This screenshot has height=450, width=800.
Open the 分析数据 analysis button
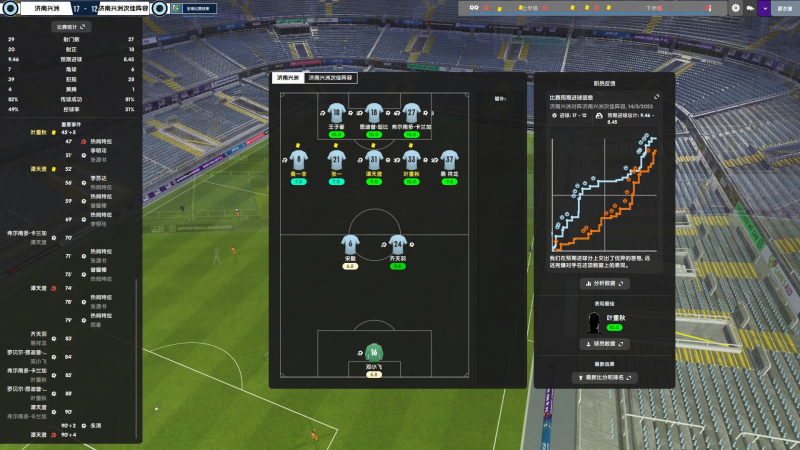pyautogui.click(x=604, y=284)
